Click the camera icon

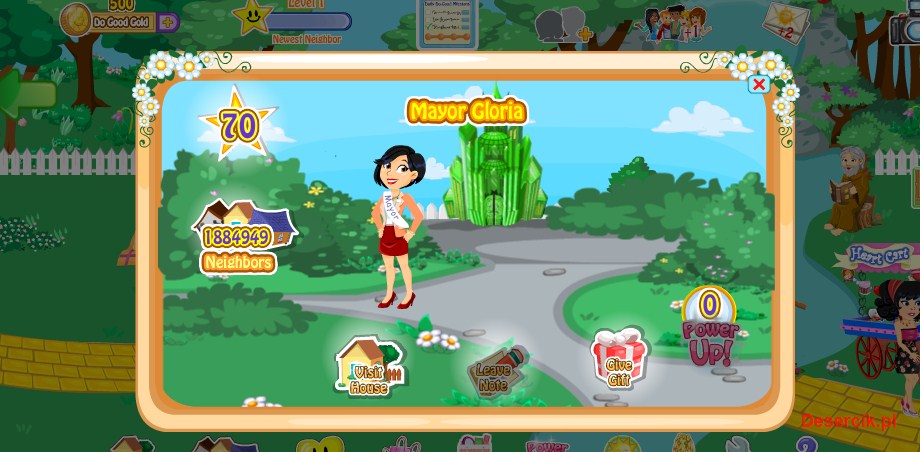[x=906, y=27]
